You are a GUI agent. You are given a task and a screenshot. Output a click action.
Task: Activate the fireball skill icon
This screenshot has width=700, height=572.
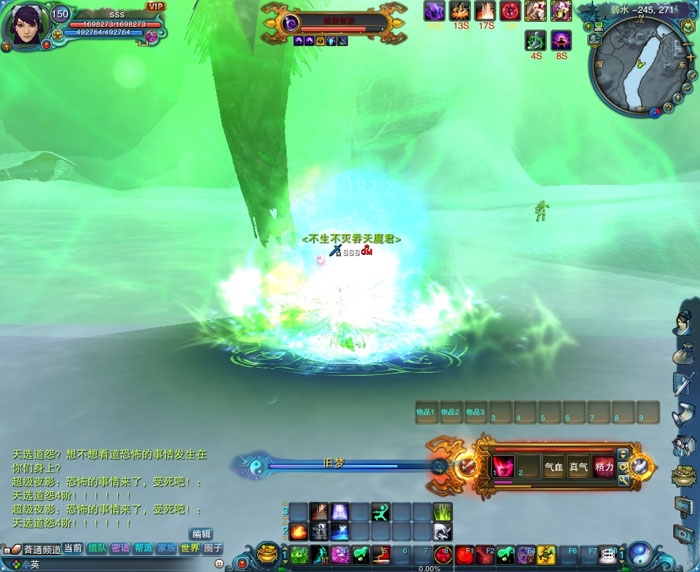(x=298, y=532)
